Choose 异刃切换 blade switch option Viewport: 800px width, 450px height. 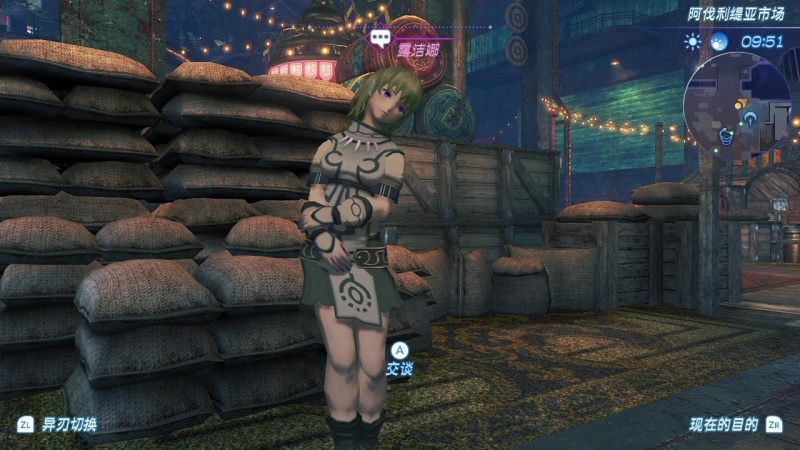tap(68, 424)
